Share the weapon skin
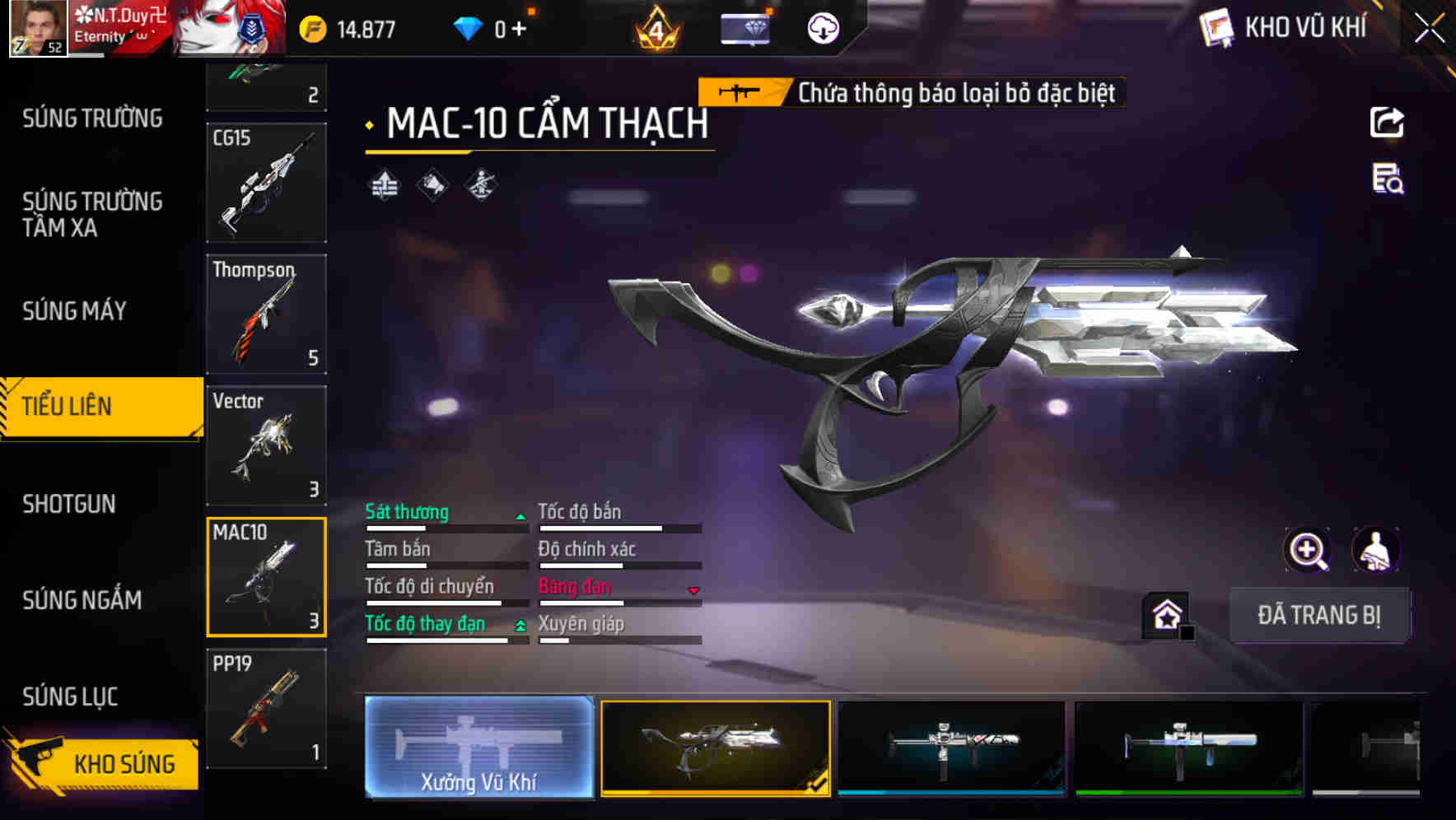This screenshot has height=820, width=1456. tap(1387, 123)
